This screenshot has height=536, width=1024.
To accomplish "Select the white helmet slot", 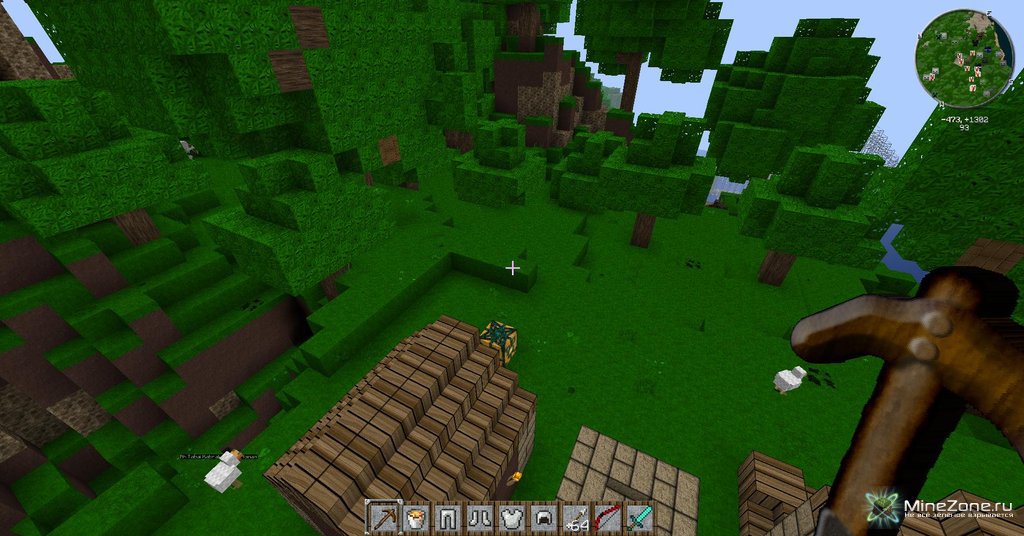I will click(x=541, y=517).
